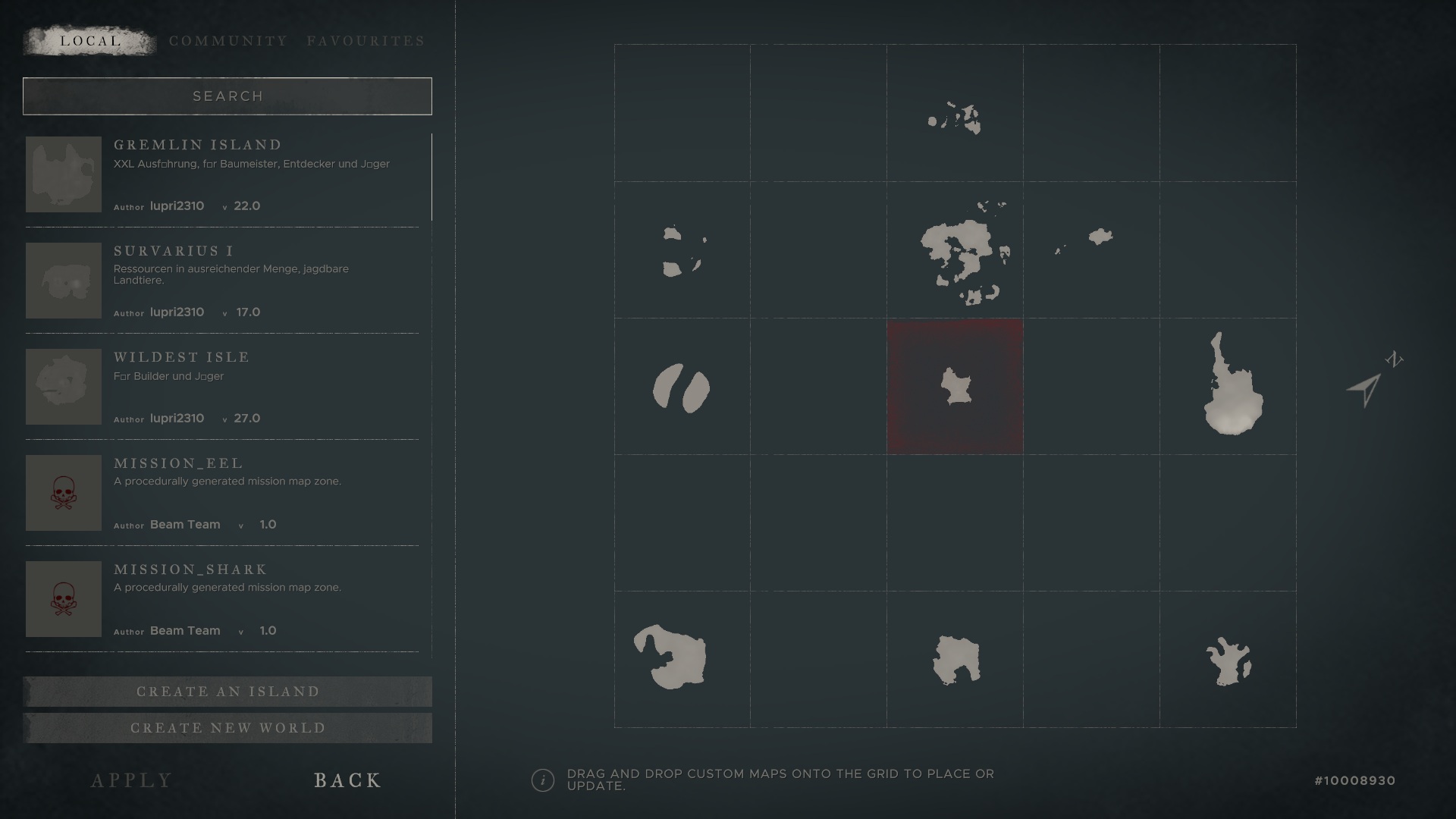Click the Search field
The image size is (1456, 819).
(x=227, y=96)
